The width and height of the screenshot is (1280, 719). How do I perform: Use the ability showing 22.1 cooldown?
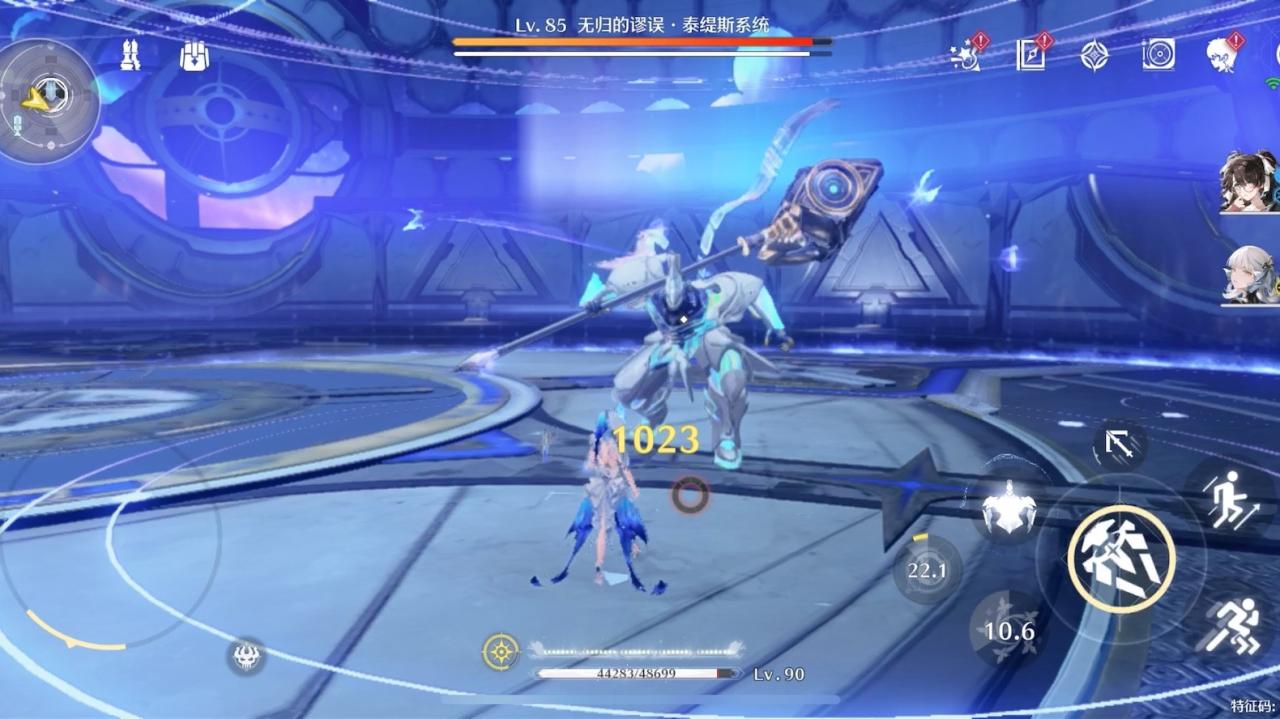click(927, 570)
